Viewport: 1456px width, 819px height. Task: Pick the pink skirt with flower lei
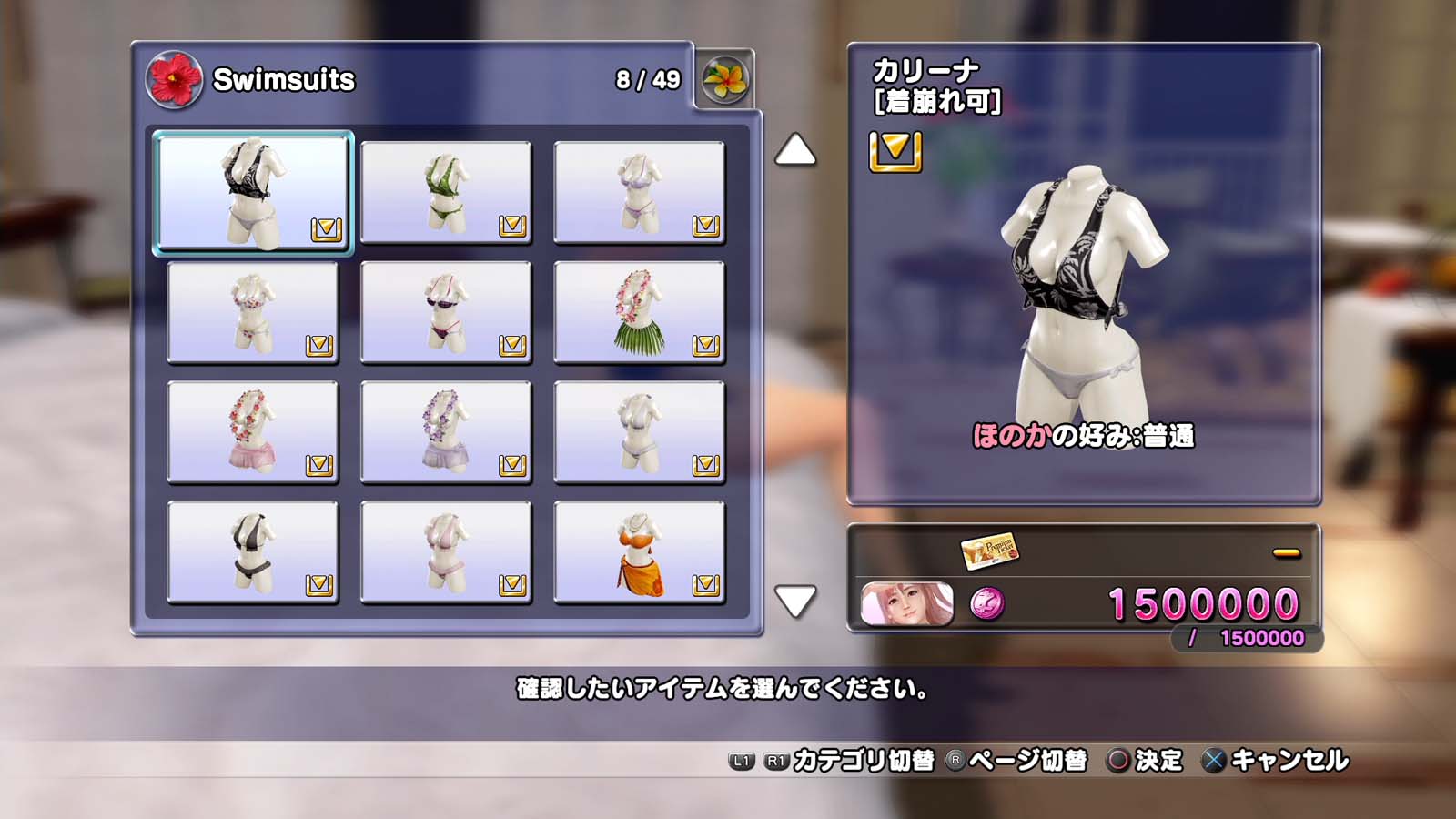253,432
